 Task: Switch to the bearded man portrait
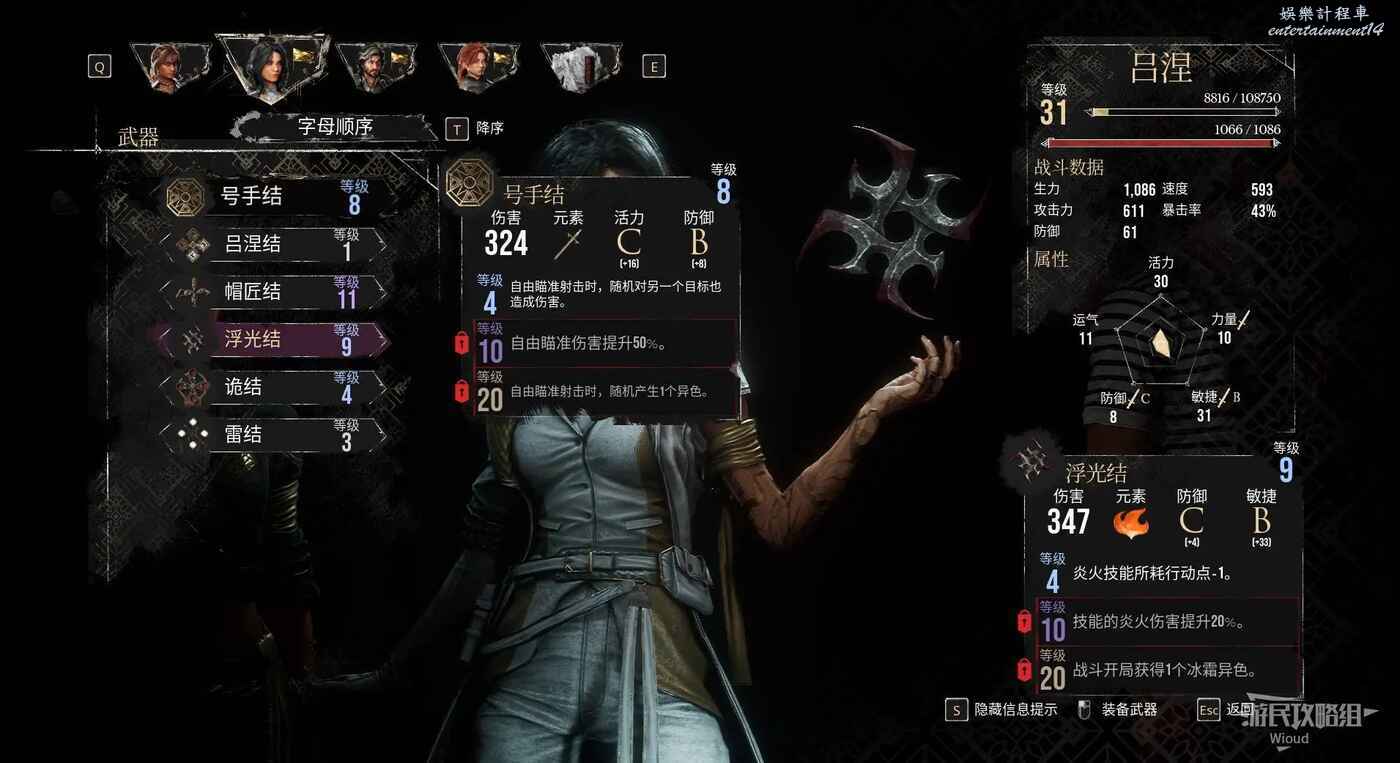pos(371,67)
